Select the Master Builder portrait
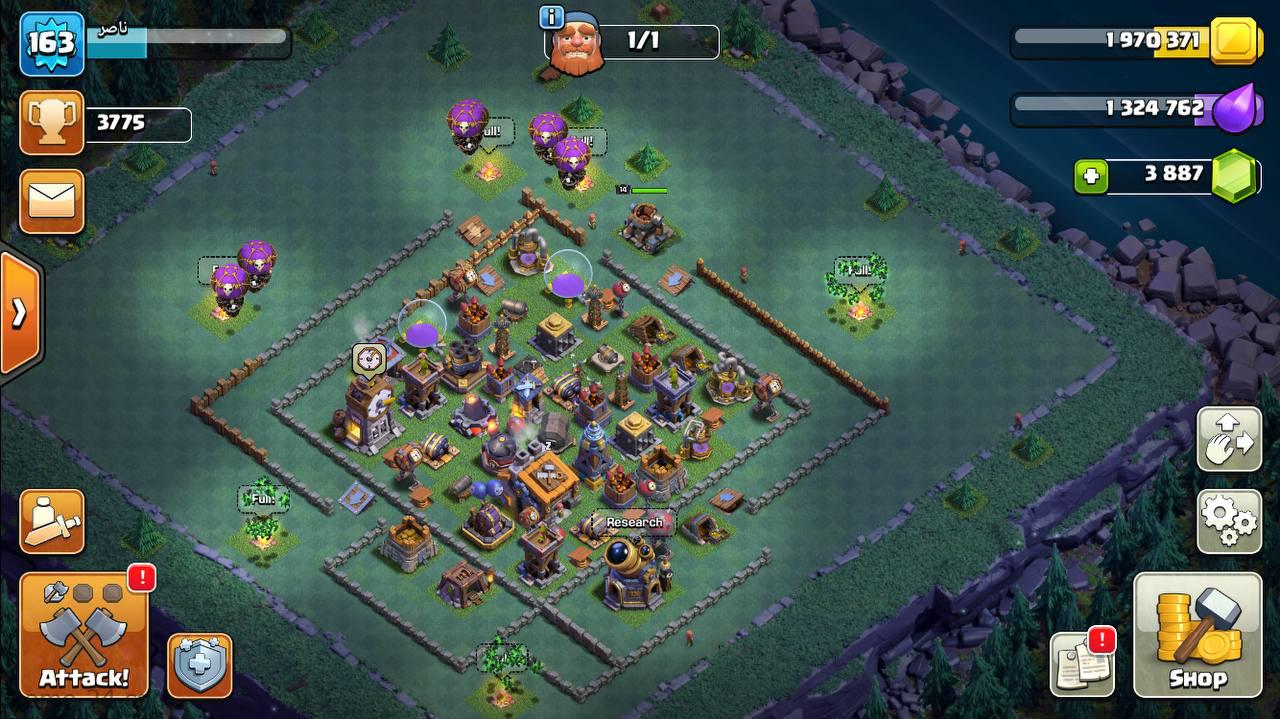The height and width of the screenshot is (719, 1280). click(x=576, y=45)
